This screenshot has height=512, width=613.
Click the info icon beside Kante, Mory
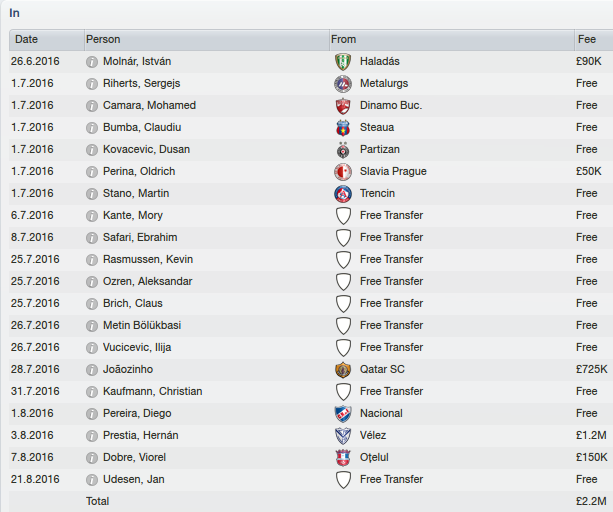pyautogui.click(x=92, y=215)
